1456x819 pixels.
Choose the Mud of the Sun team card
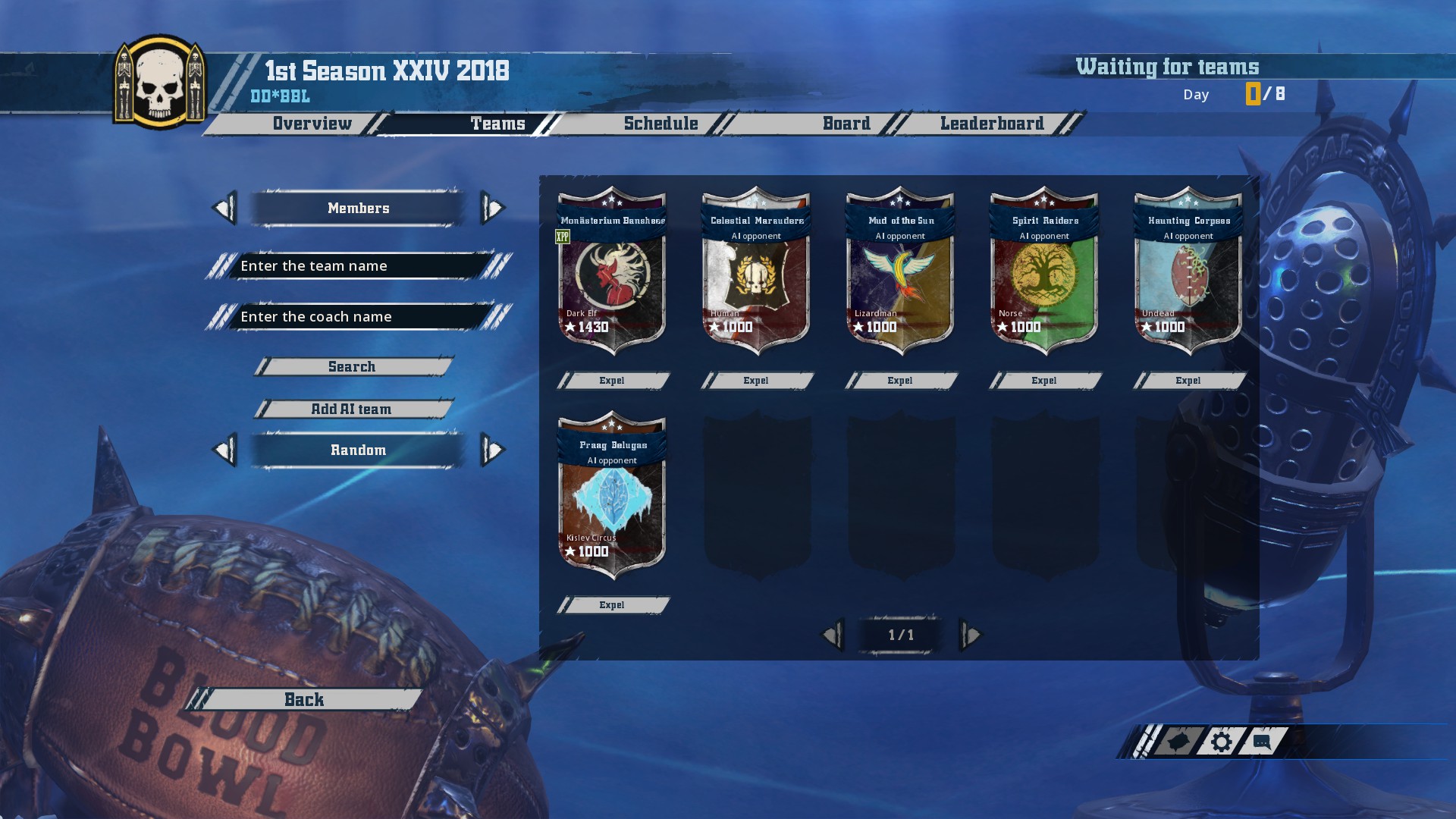coord(900,273)
